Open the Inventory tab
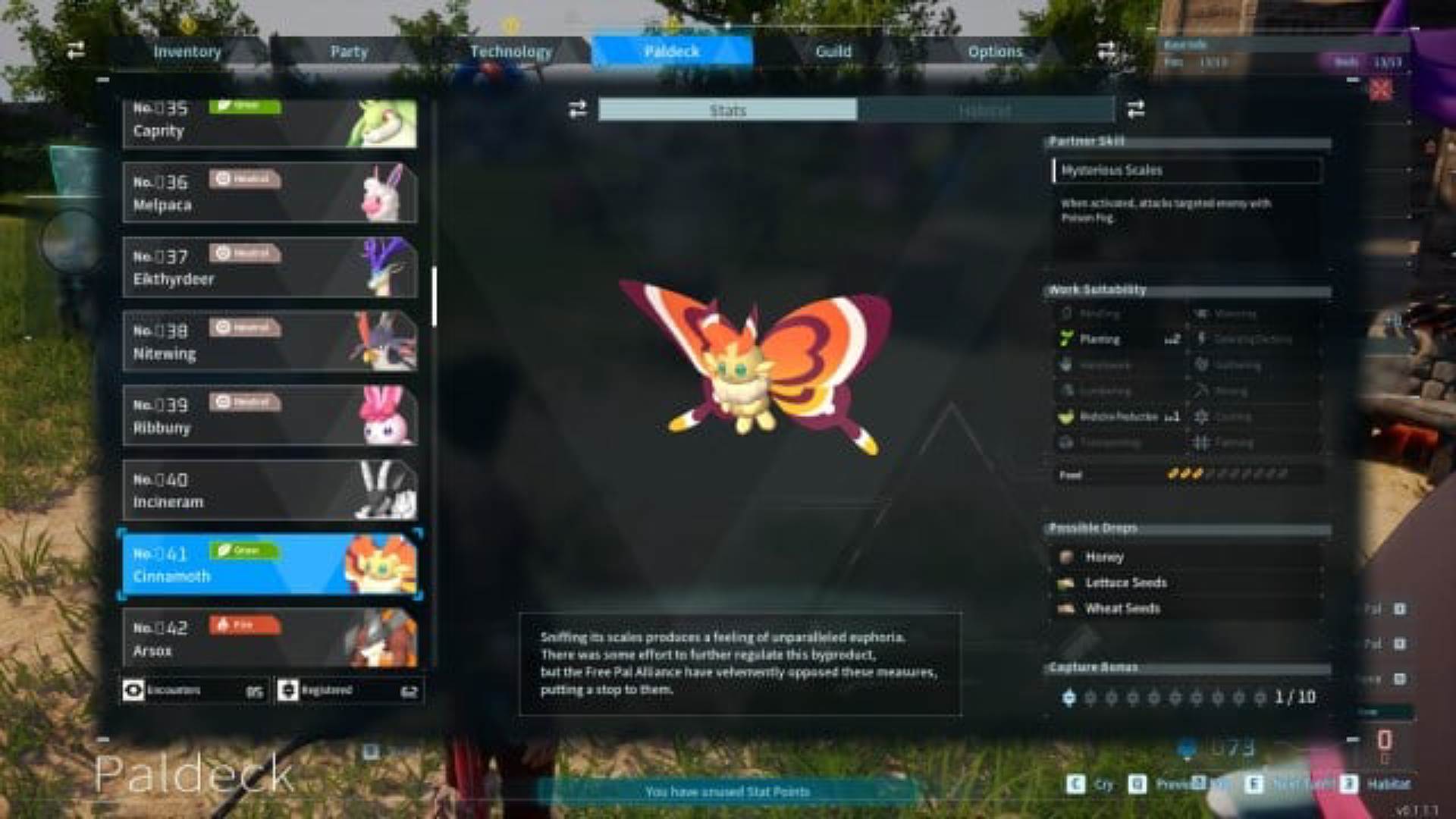This screenshot has height=819, width=1456. point(187,52)
